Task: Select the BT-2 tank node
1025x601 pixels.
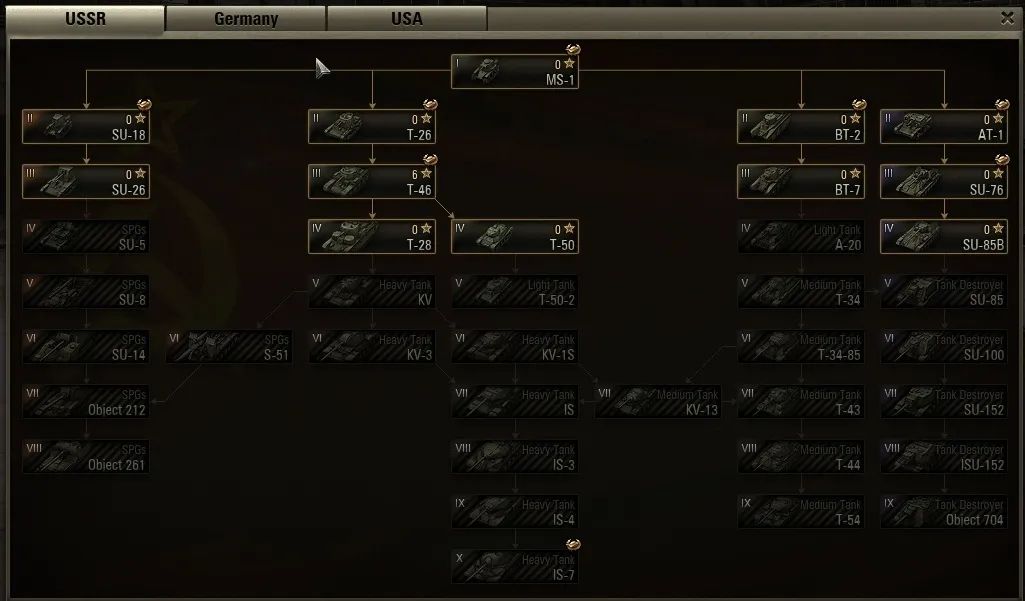Action: coord(801,127)
